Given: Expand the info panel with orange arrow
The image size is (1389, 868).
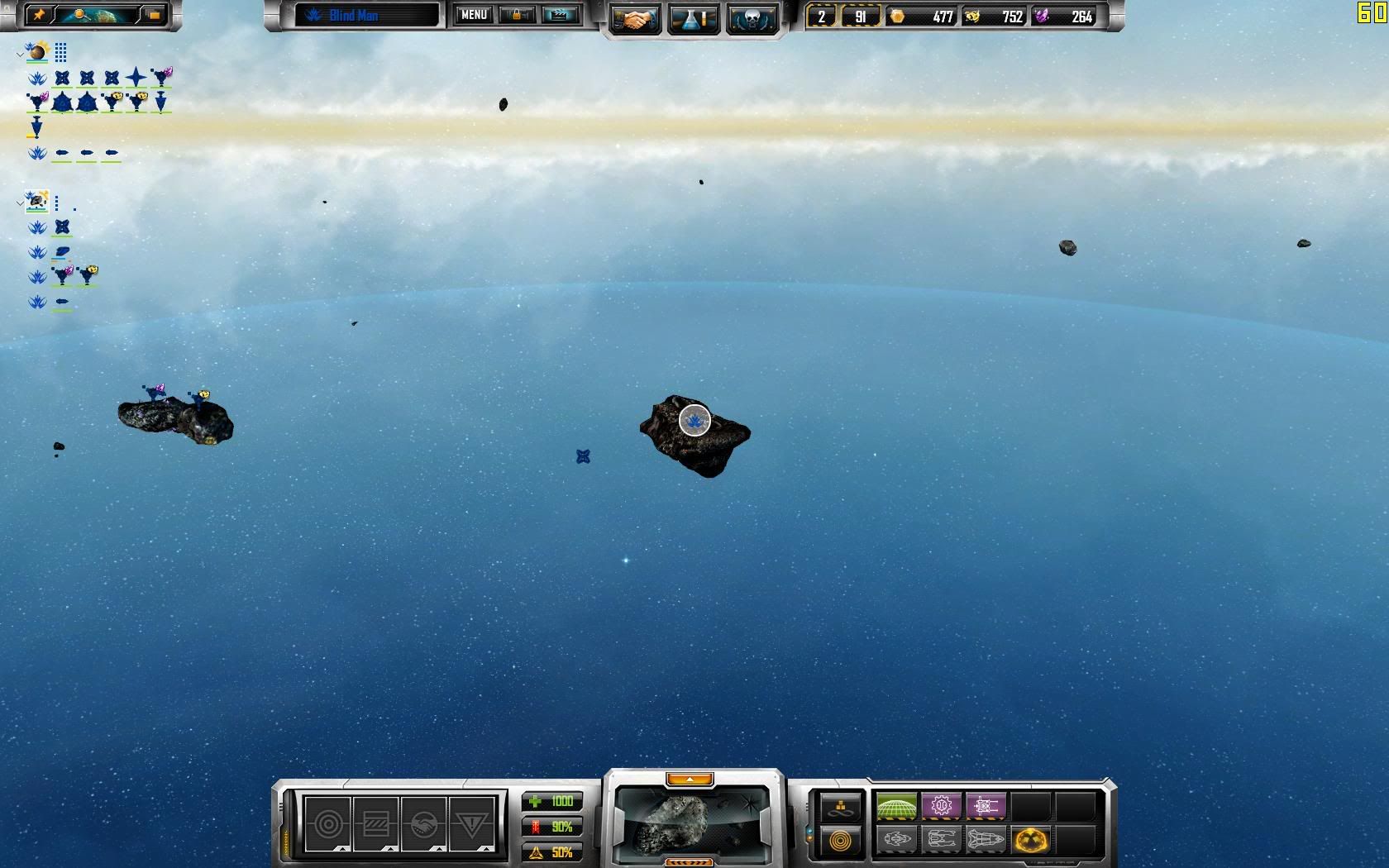Looking at the screenshot, I should tap(690, 780).
